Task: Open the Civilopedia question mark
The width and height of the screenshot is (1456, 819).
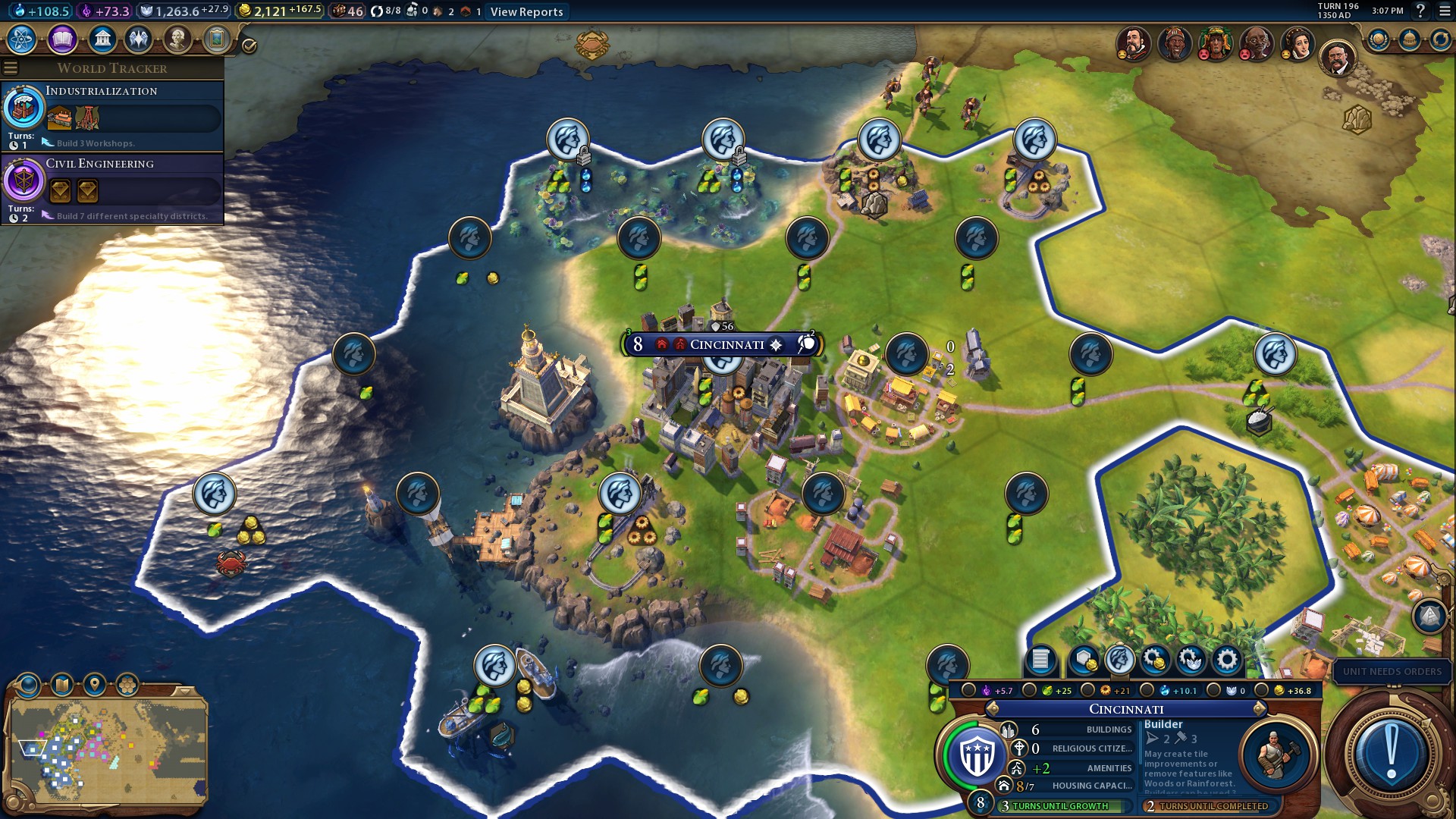Action: (x=1420, y=11)
